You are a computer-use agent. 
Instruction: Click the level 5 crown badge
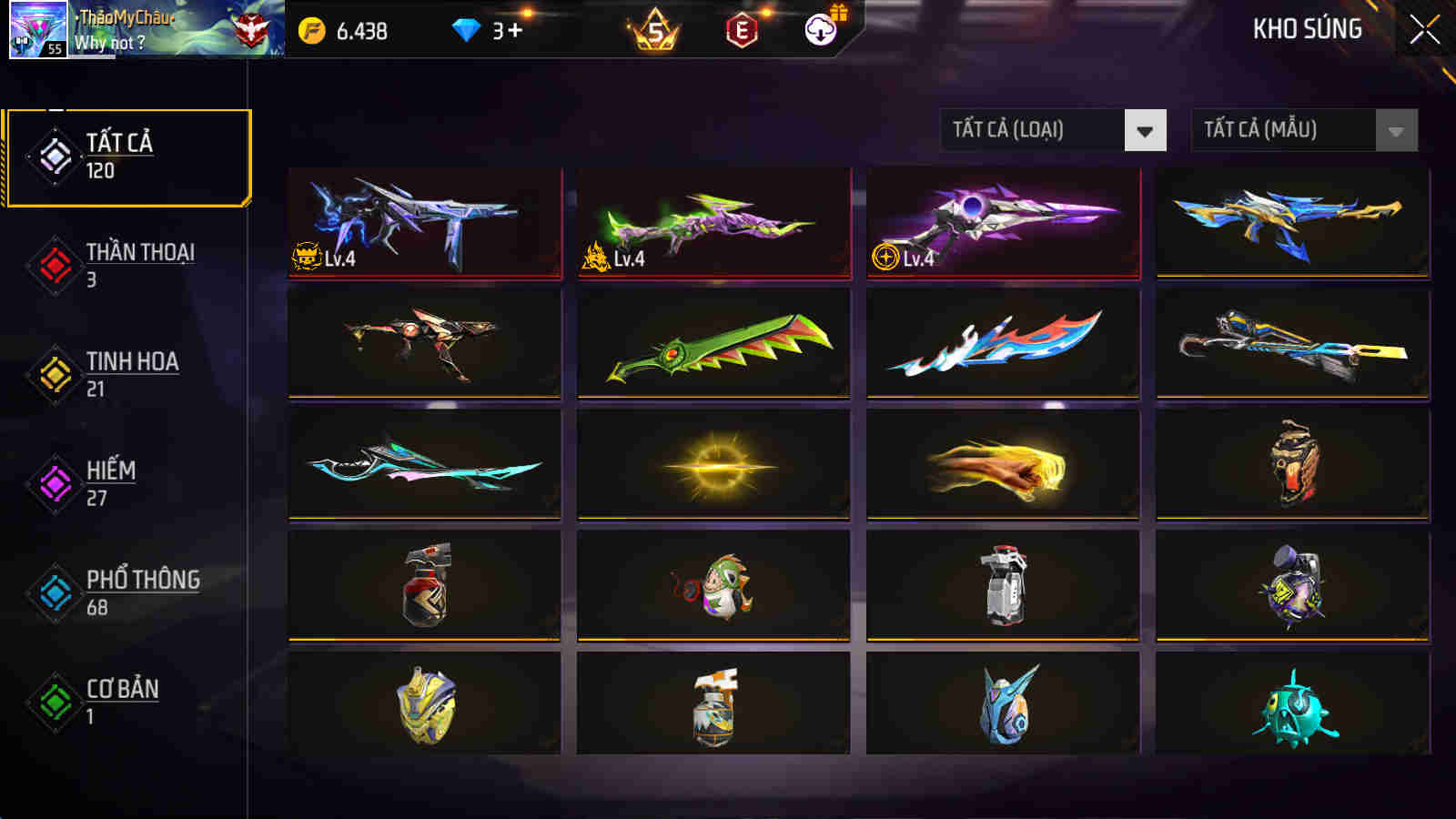(657, 30)
